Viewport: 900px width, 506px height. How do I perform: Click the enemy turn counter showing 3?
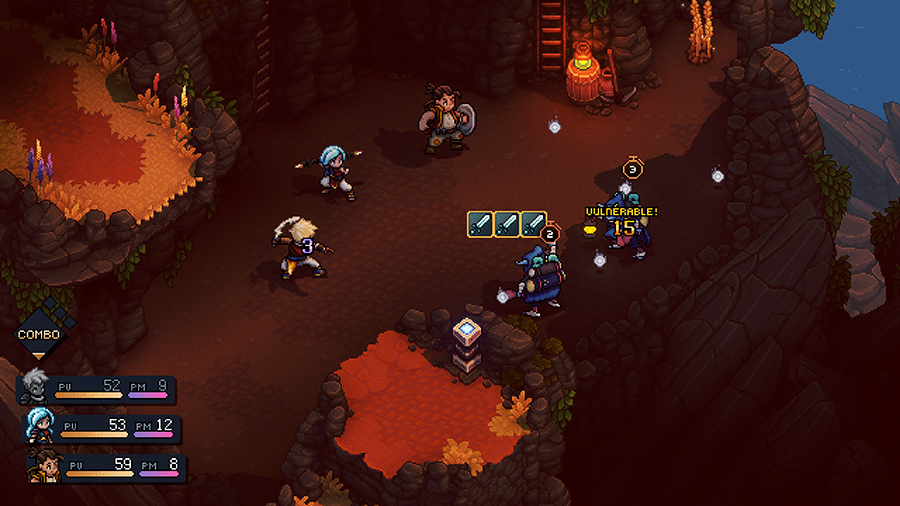[x=631, y=169]
